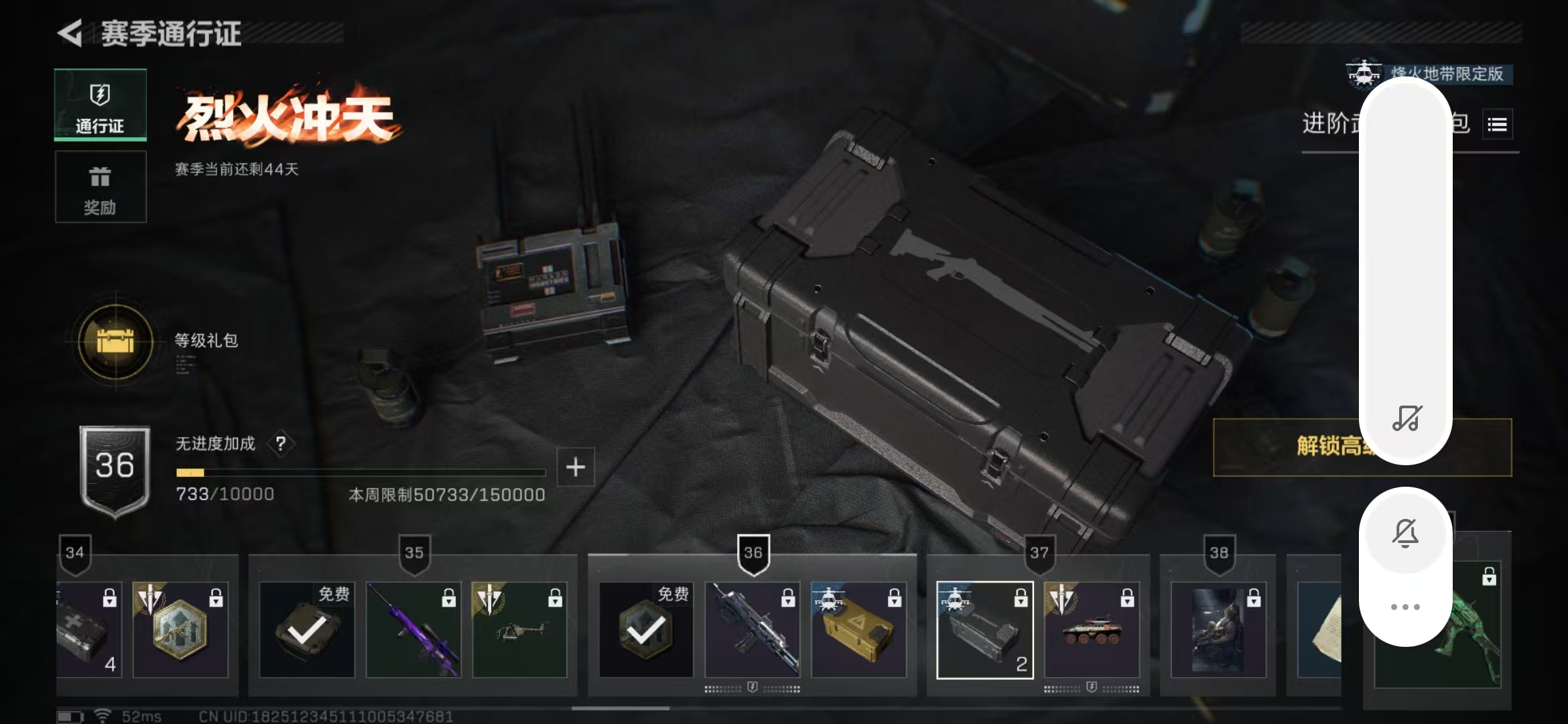Open the list icon near 进阶 pack
The height and width of the screenshot is (724, 1568).
click(x=1497, y=125)
